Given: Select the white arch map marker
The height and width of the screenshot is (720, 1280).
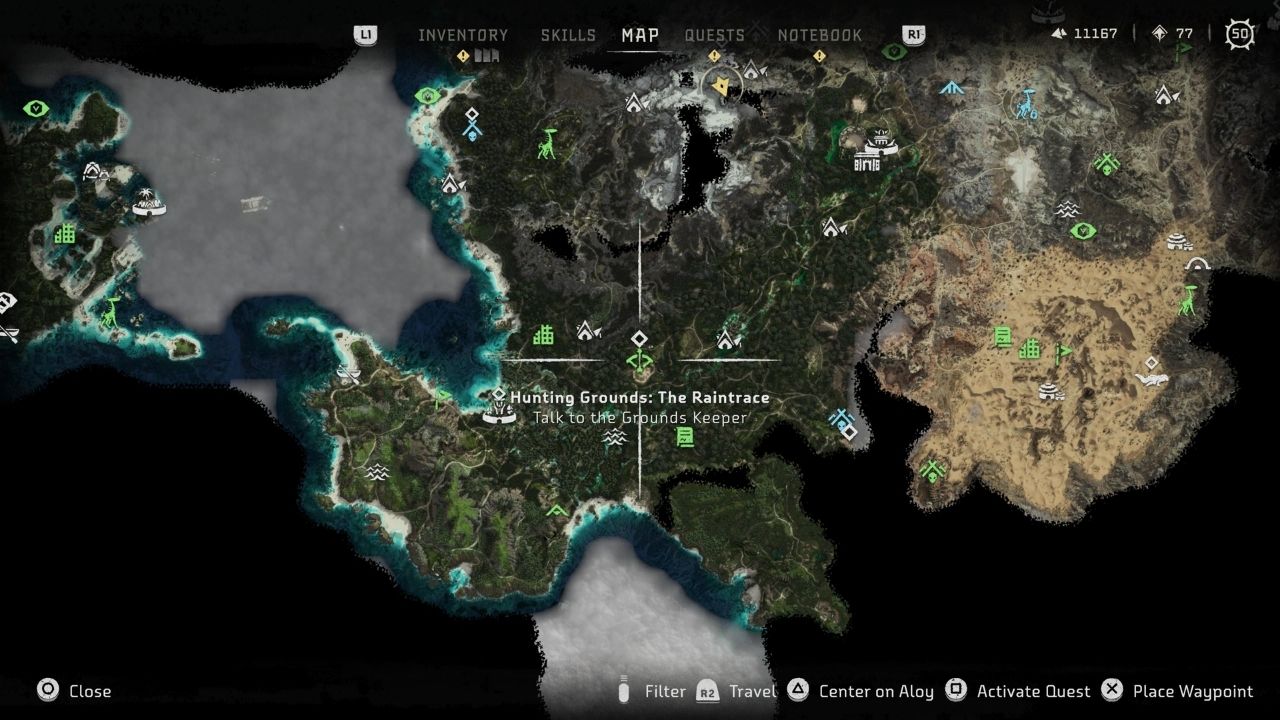Looking at the screenshot, I should 1197,264.
